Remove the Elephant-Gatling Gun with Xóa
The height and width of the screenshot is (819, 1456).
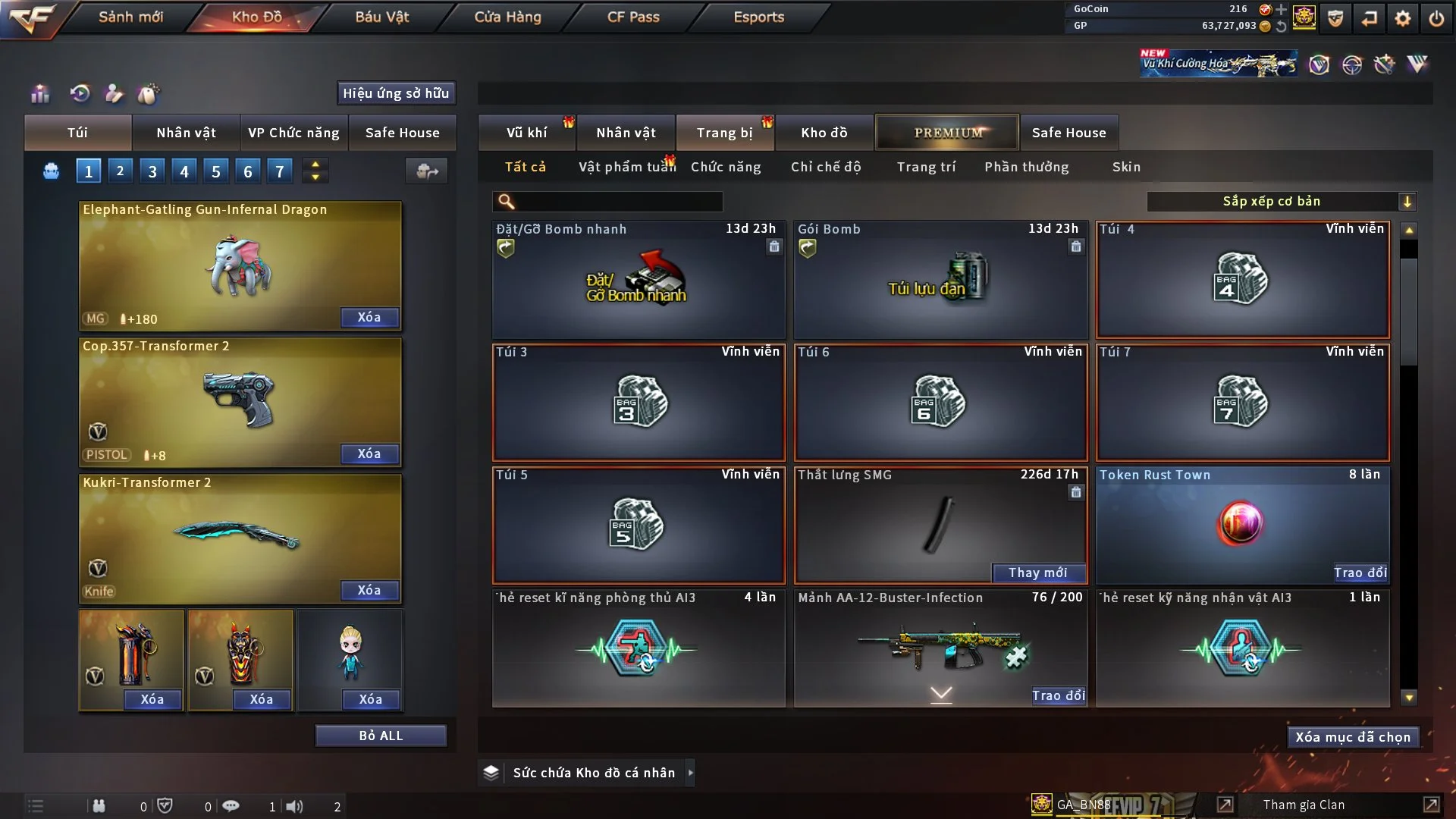[x=369, y=317]
